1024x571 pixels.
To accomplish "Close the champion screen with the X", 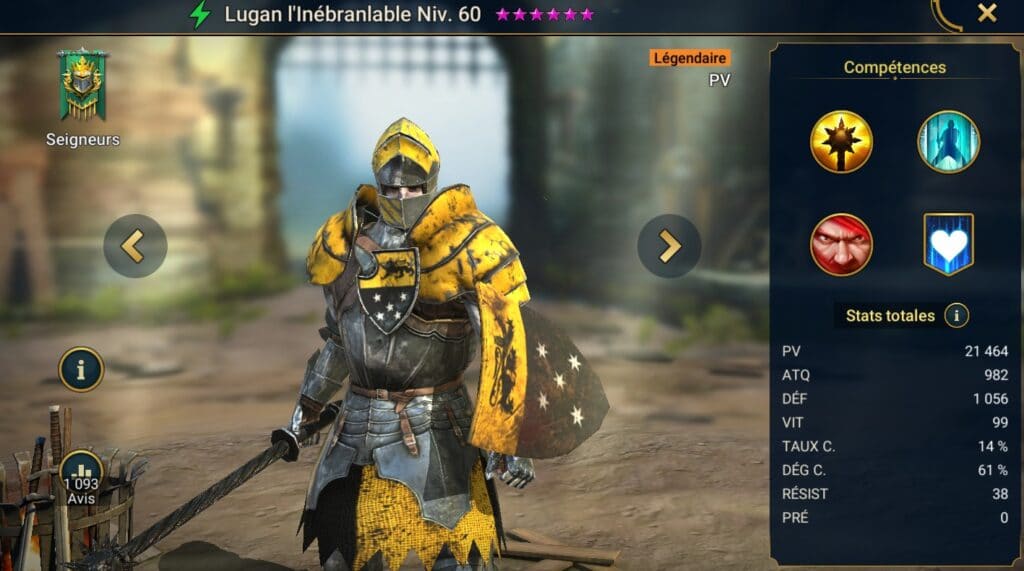I will [x=987, y=13].
